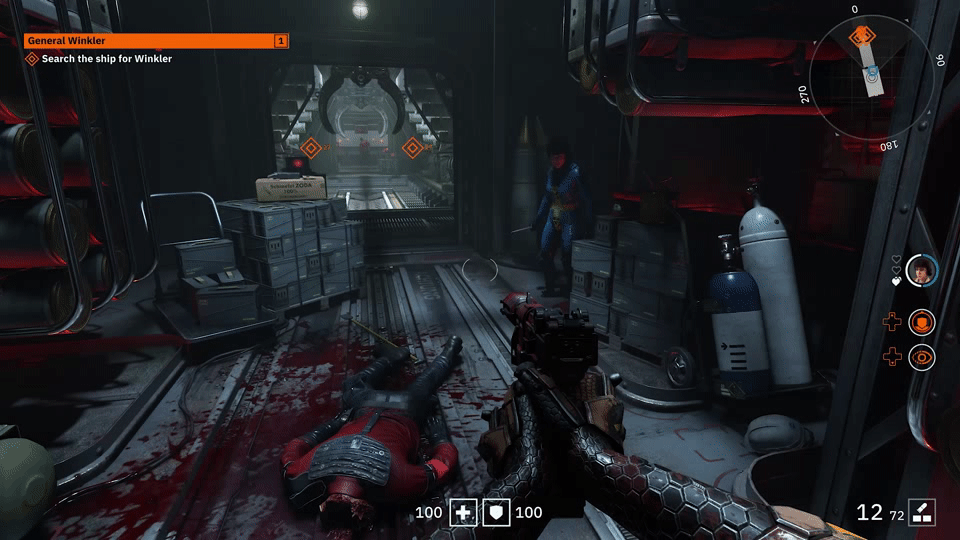Click the orange objective marker on minimap
Screen dimensions: 960x540
[x=859, y=37]
